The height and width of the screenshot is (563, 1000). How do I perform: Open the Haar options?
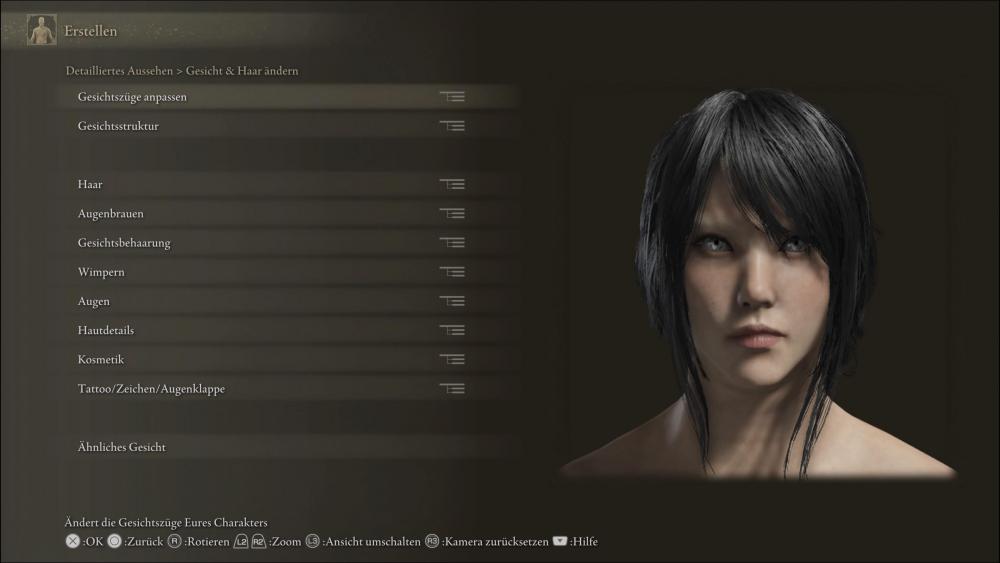point(90,185)
